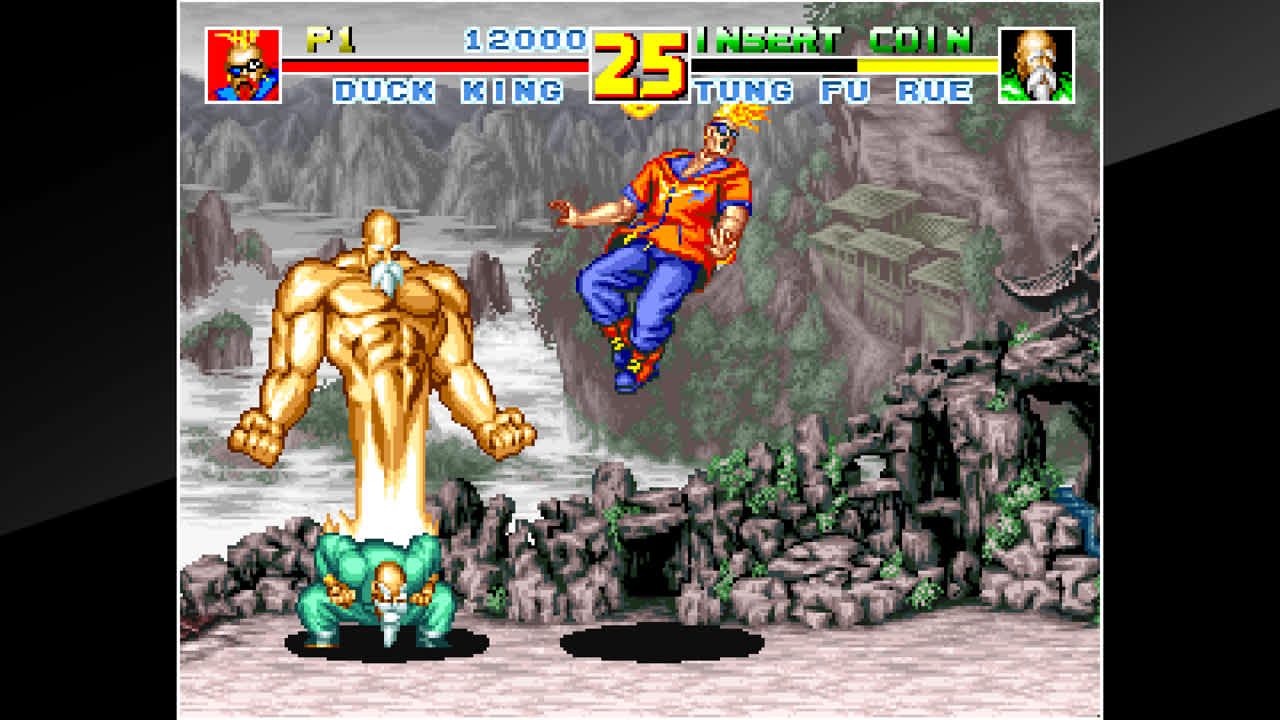Click the Tung Fu Rue character portrait

click(x=1035, y=63)
